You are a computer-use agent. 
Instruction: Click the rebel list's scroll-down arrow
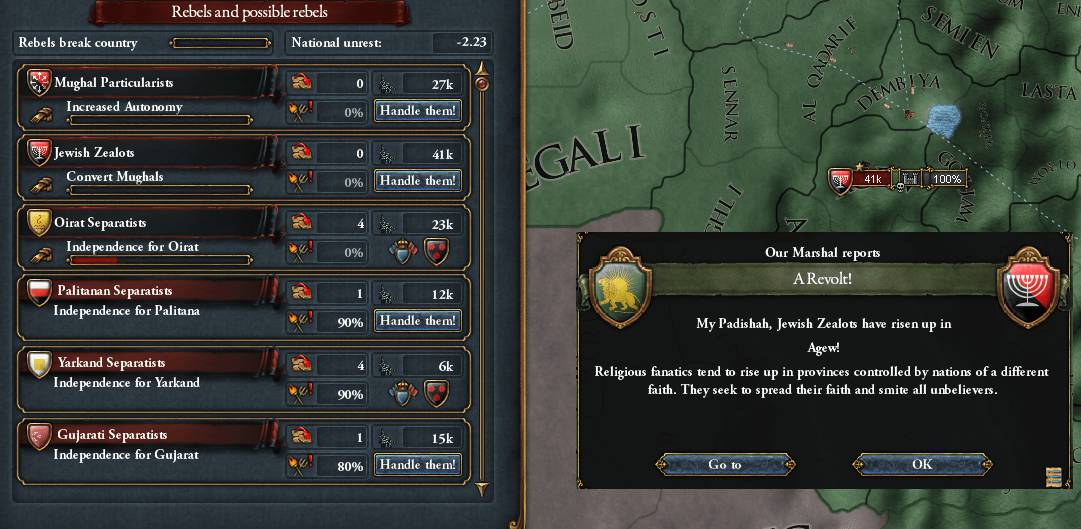(482, 489)
